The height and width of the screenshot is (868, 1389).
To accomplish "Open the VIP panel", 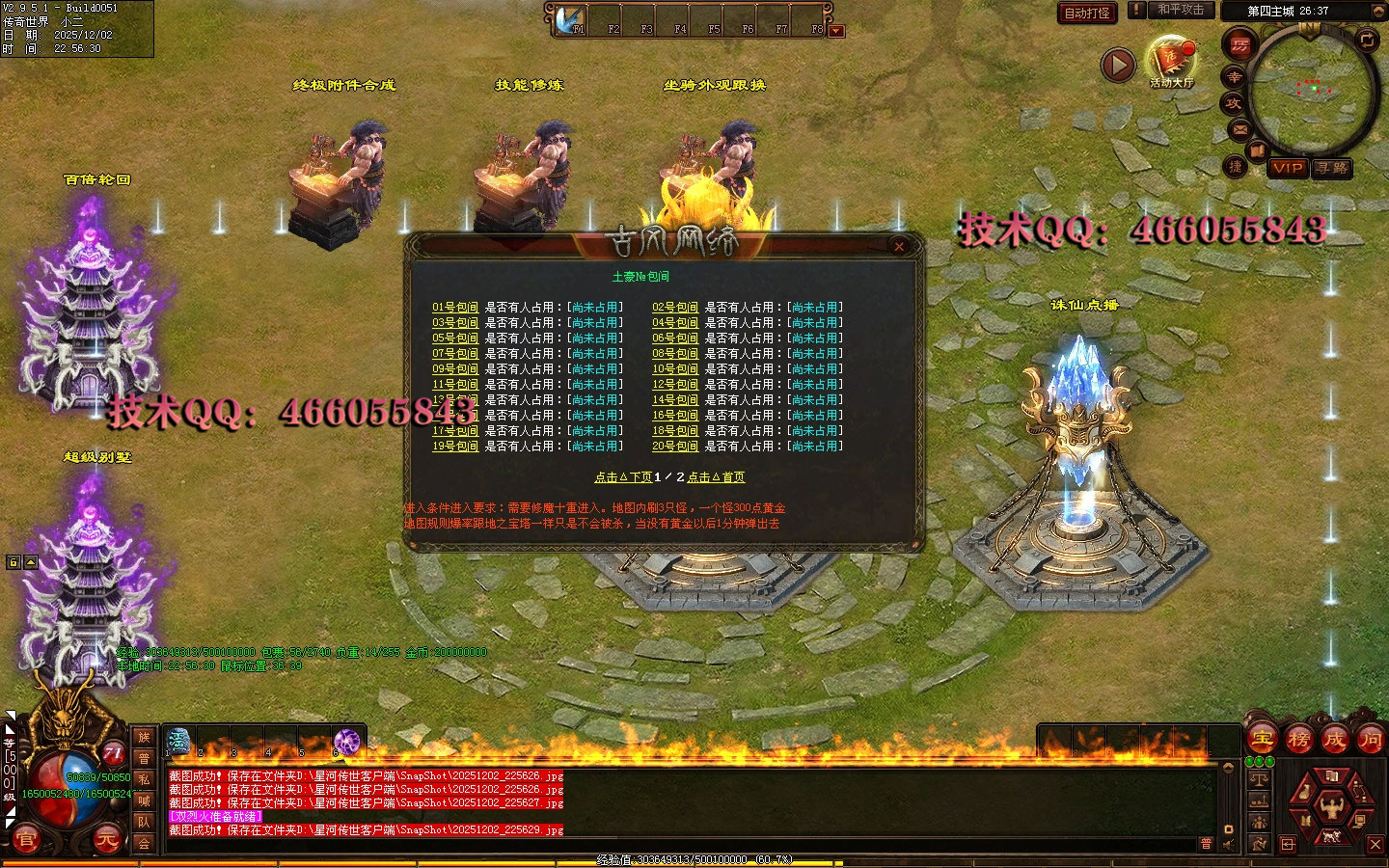I will tap(1288, 168).
